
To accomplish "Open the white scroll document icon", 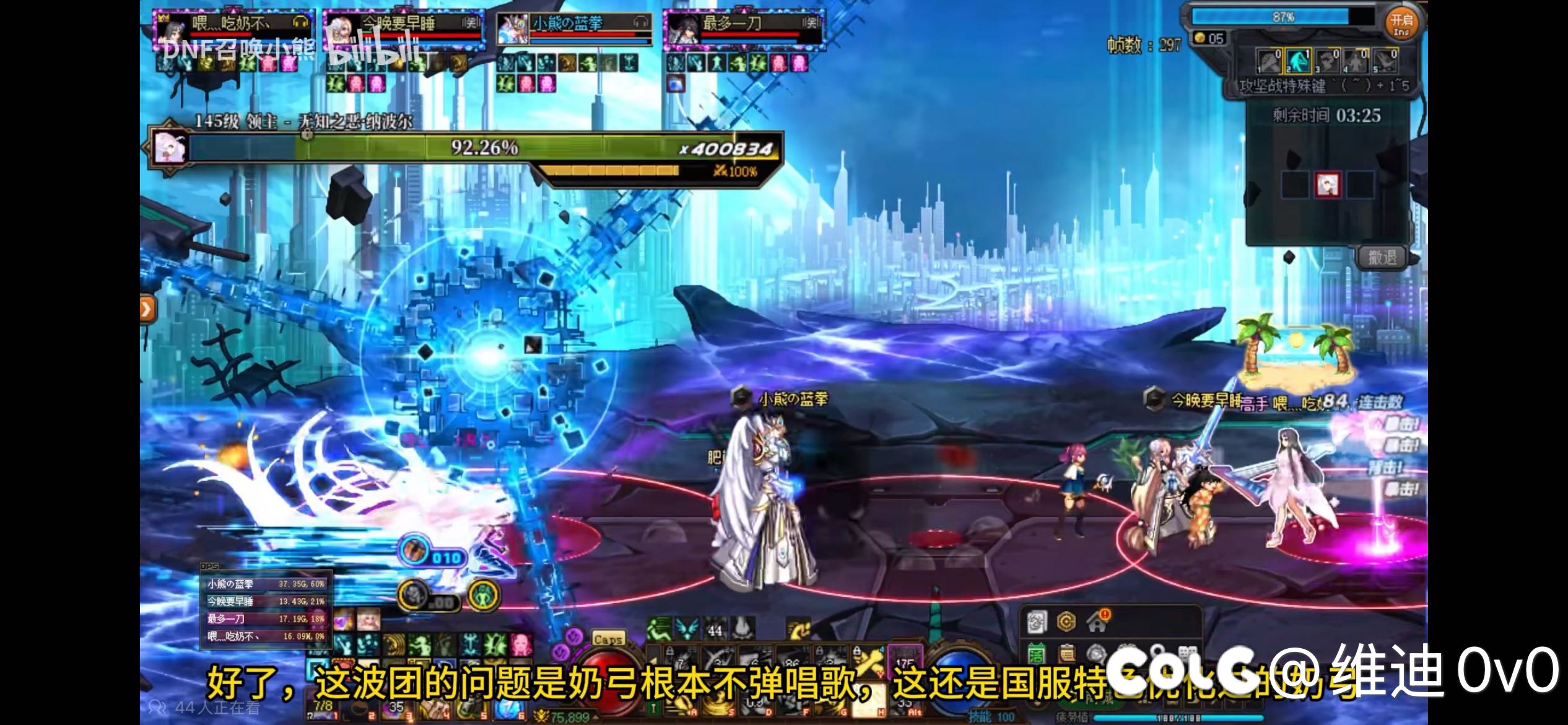I will (x=1036, y=622).
